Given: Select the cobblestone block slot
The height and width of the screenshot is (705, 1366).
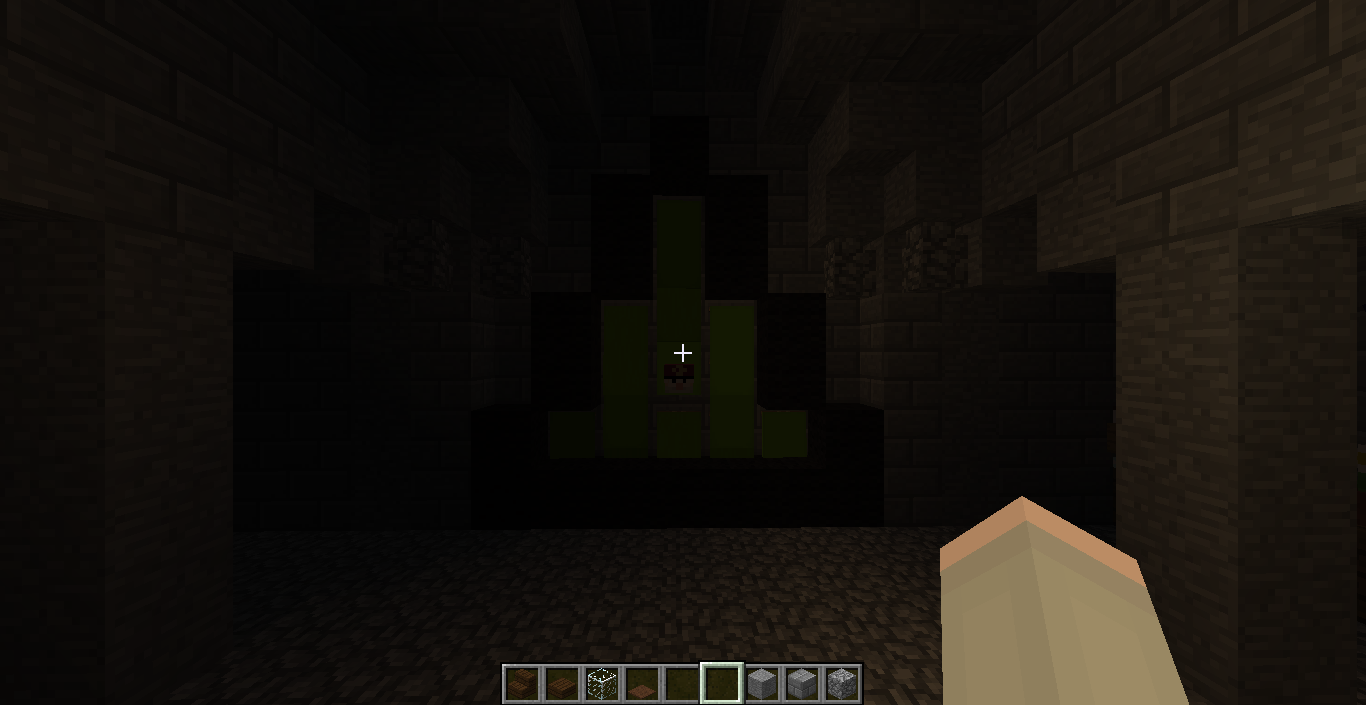Looking at the screenshot, I should [x=842, y=684].
